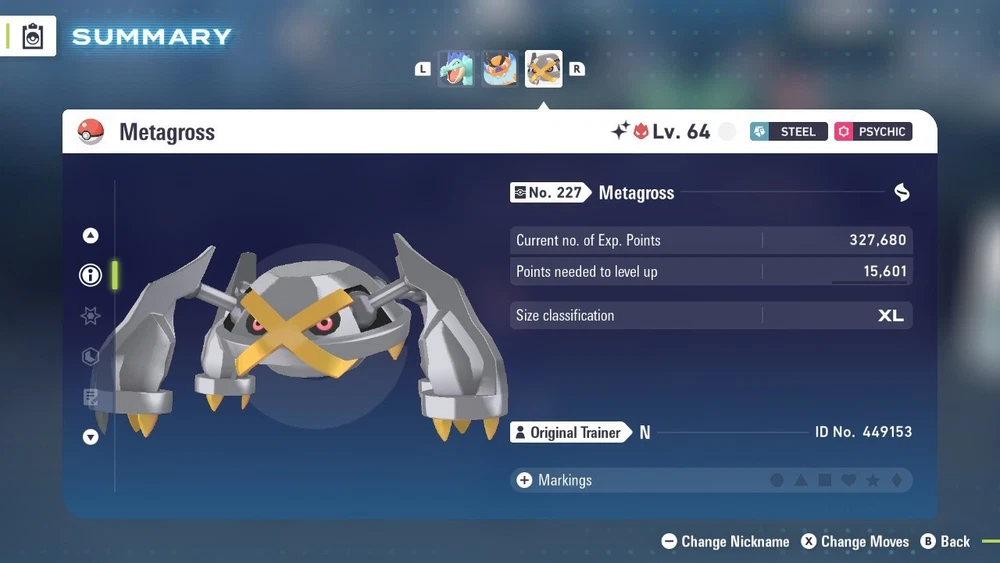Image resolution: width=1000 pixels, height=563 pixels.
Task: Click the up arrow above the page icons
Action: (90, 236)
